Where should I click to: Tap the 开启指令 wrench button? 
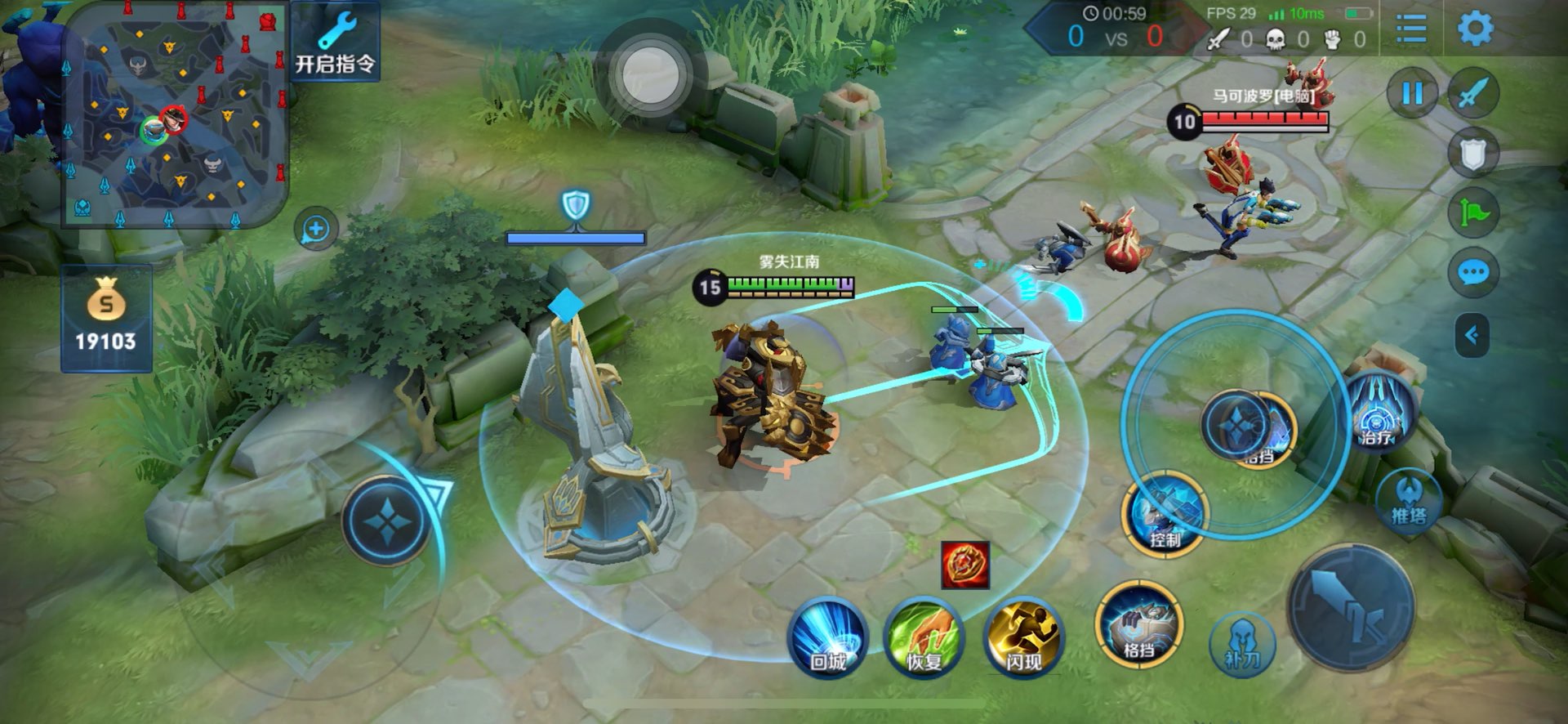[x=335, y=42]
